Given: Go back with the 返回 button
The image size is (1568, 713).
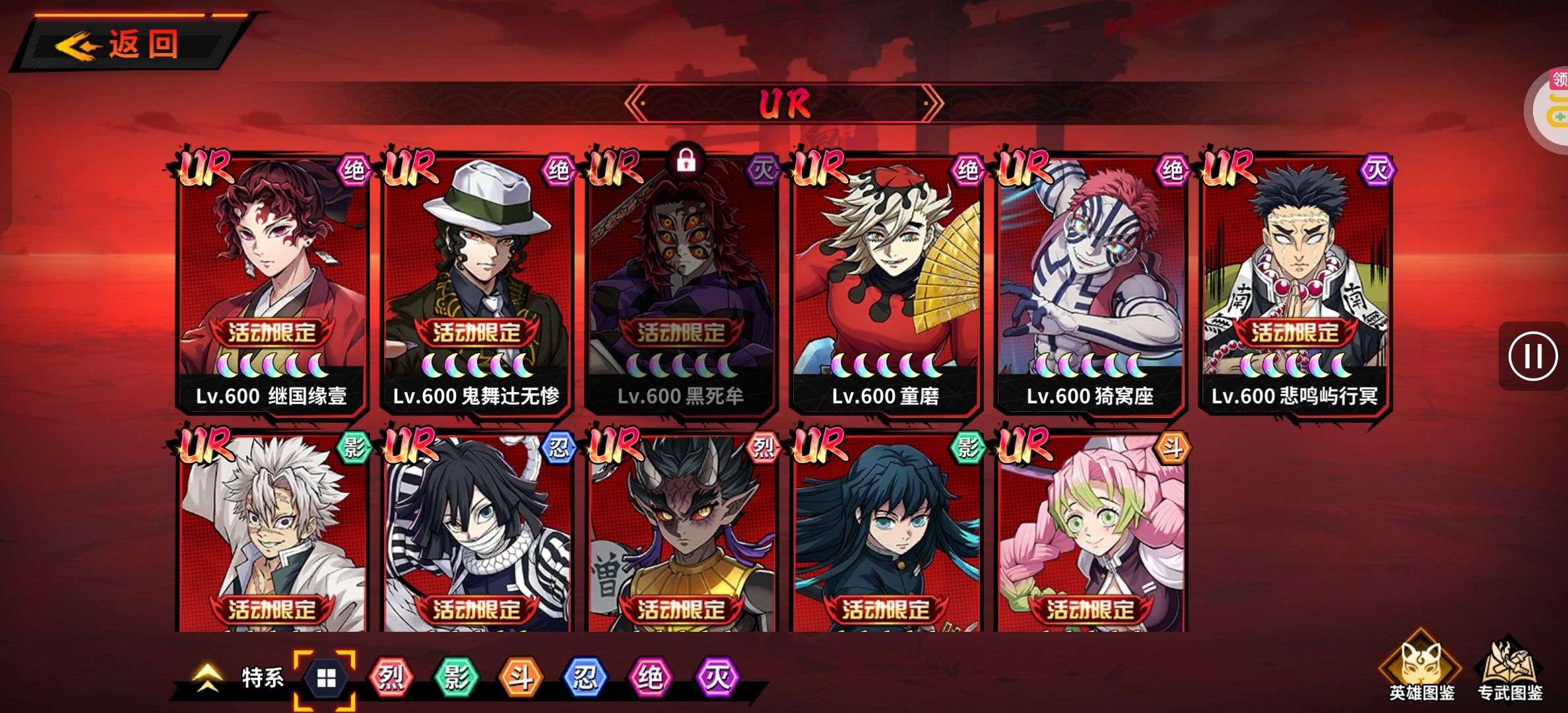Looking at the screenshot, I should click(125, 45).
